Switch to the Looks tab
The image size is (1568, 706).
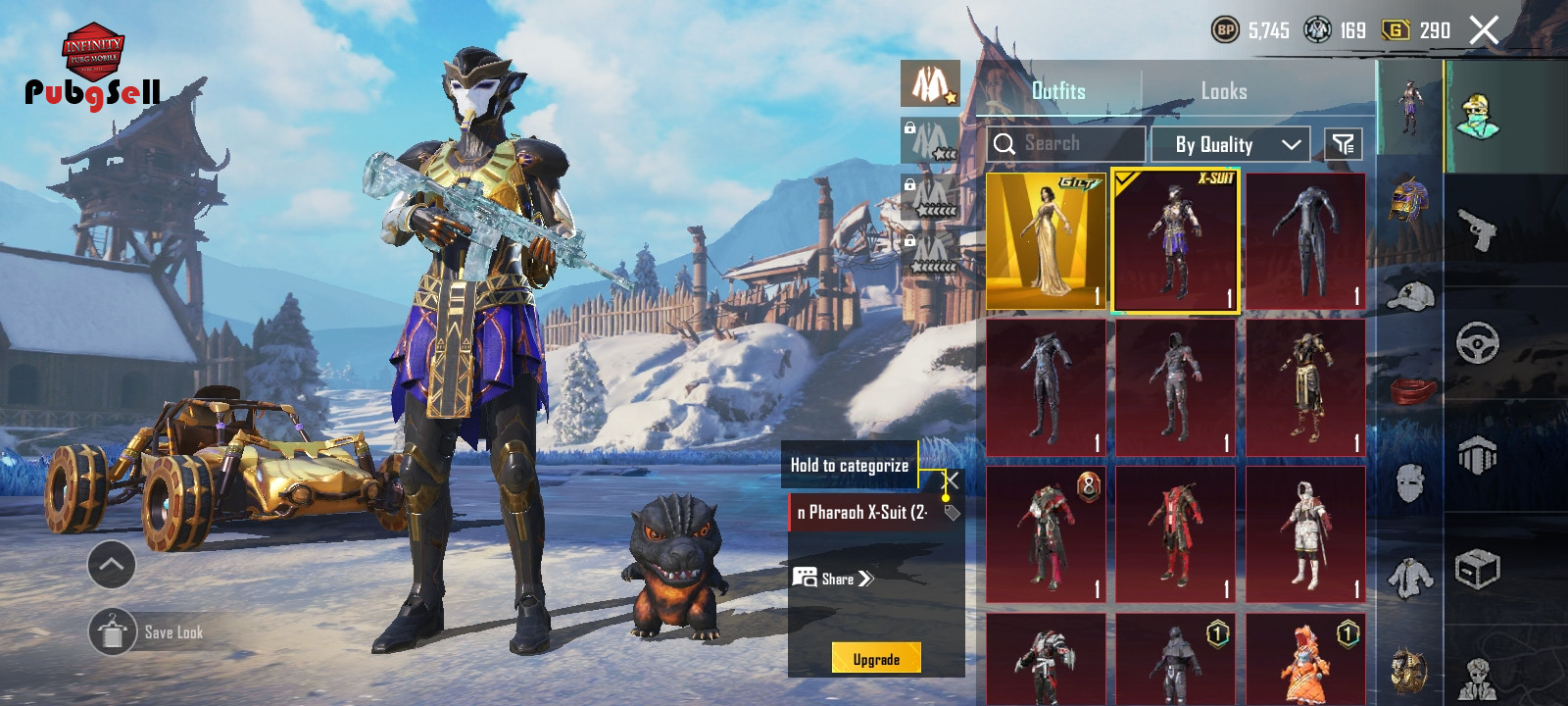[x=1224, y=91]
